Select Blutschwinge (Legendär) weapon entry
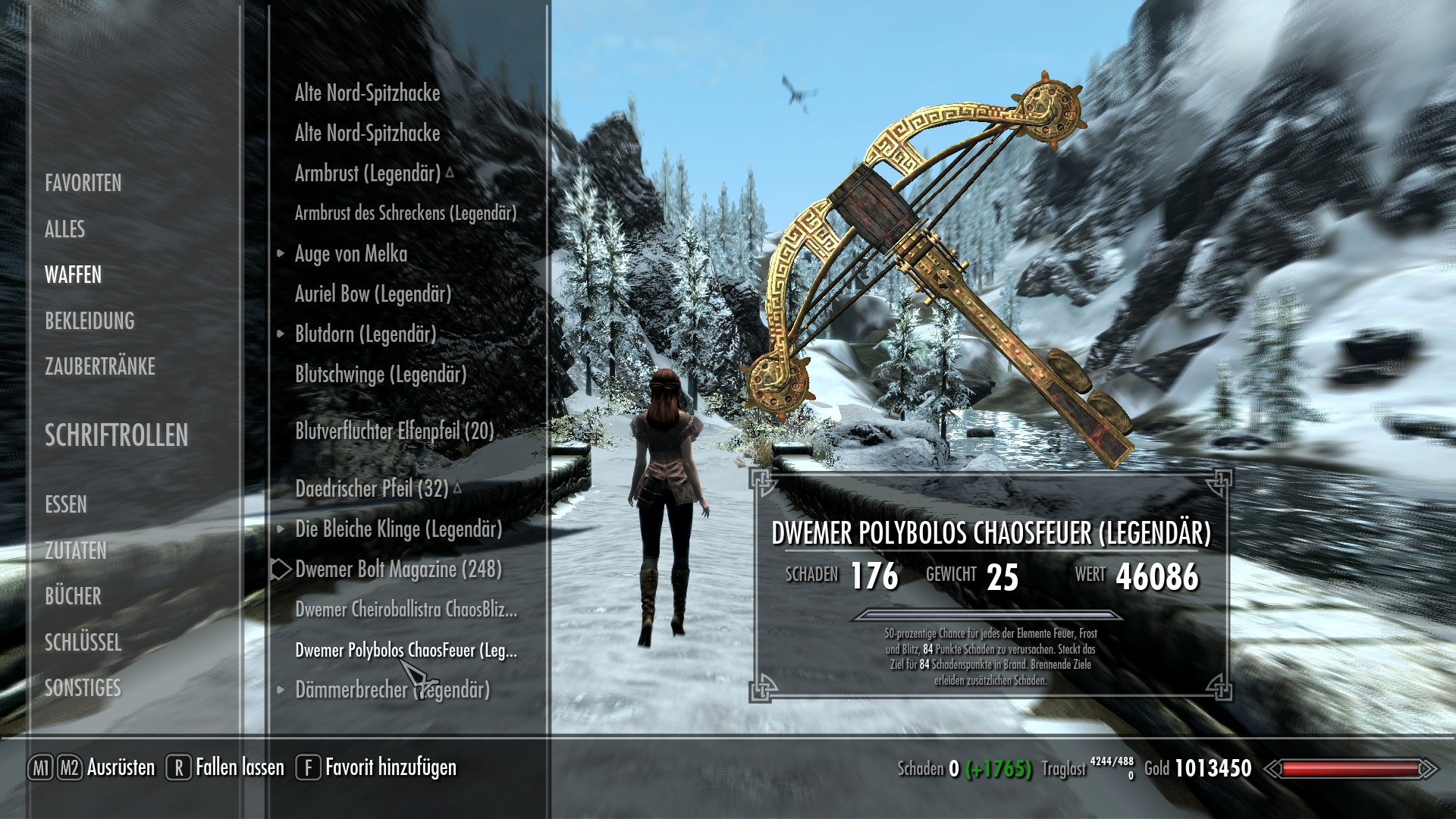 pyautogui.click(x=380, y=374)
